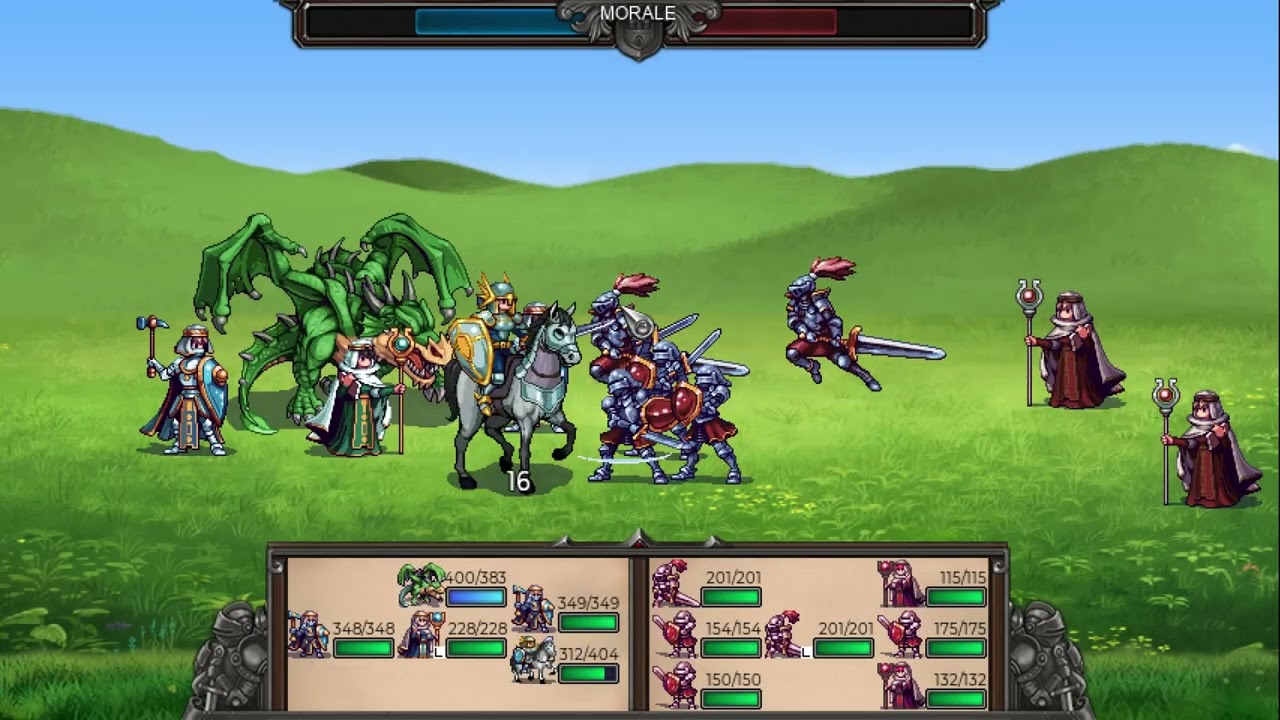The height and width of the screenshot is (720, 1280).
Task: Select the enemy shield soldier portrait with 175/175 HP
Action: [900, 635]
